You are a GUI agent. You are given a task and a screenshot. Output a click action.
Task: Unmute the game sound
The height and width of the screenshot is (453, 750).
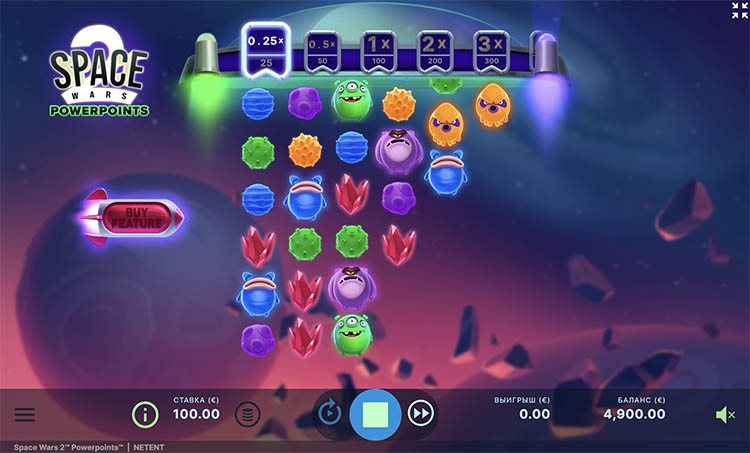(x=725, y=414)
